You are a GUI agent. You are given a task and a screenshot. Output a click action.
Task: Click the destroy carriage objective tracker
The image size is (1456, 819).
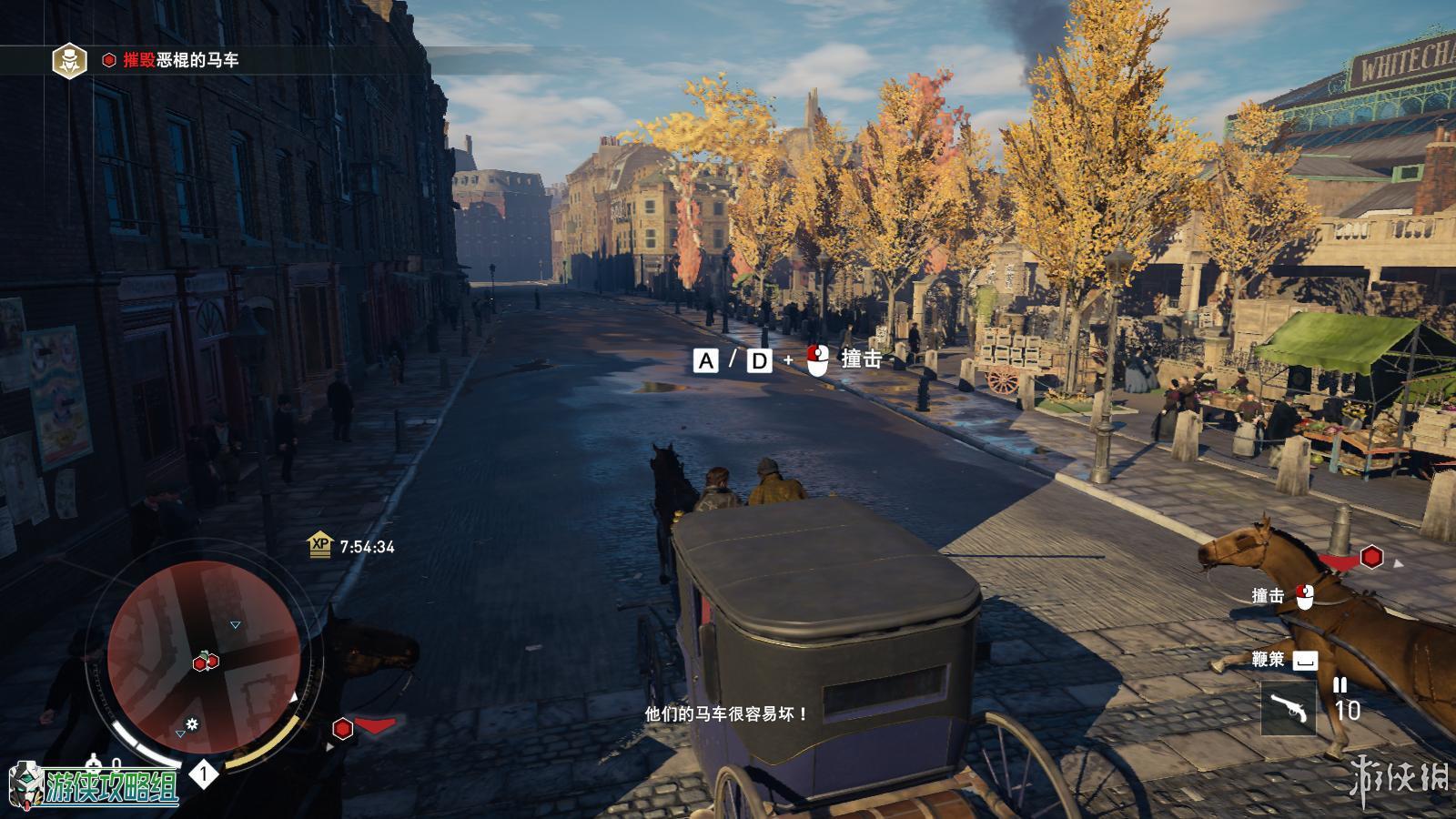click(x=181, y=60)
